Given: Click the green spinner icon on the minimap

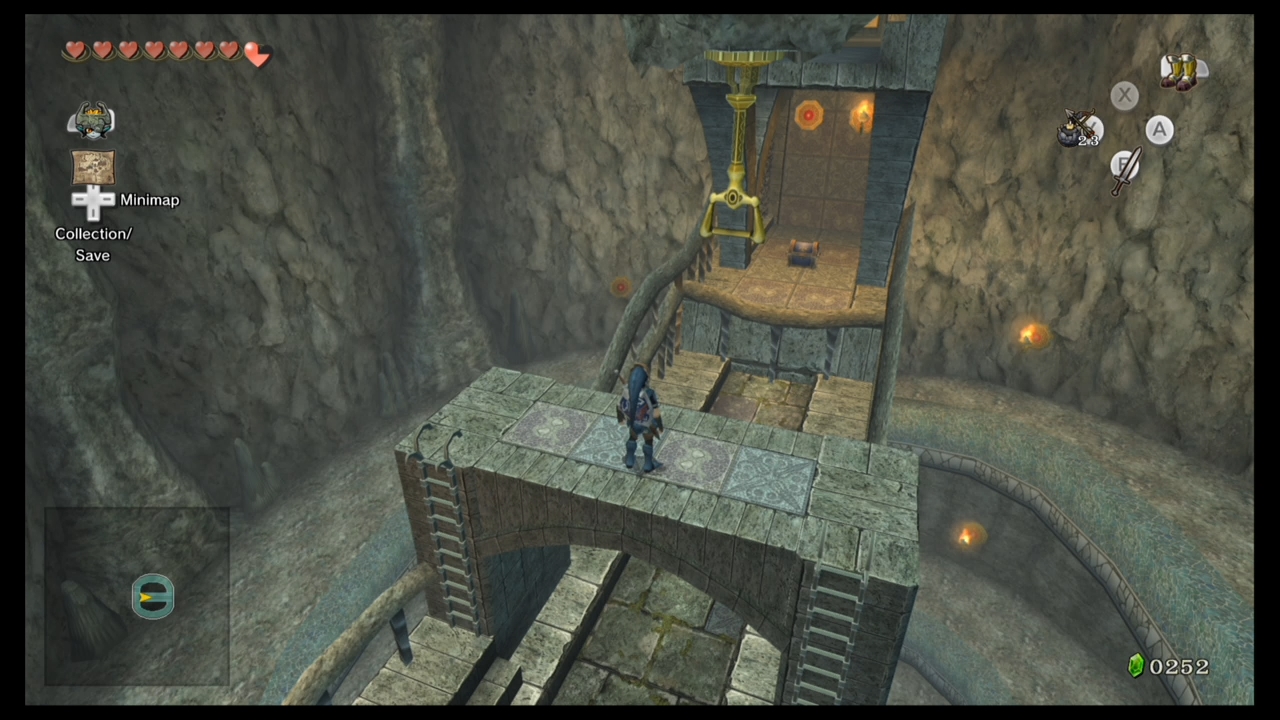Looking at the screenshot, I should (152, 596).
